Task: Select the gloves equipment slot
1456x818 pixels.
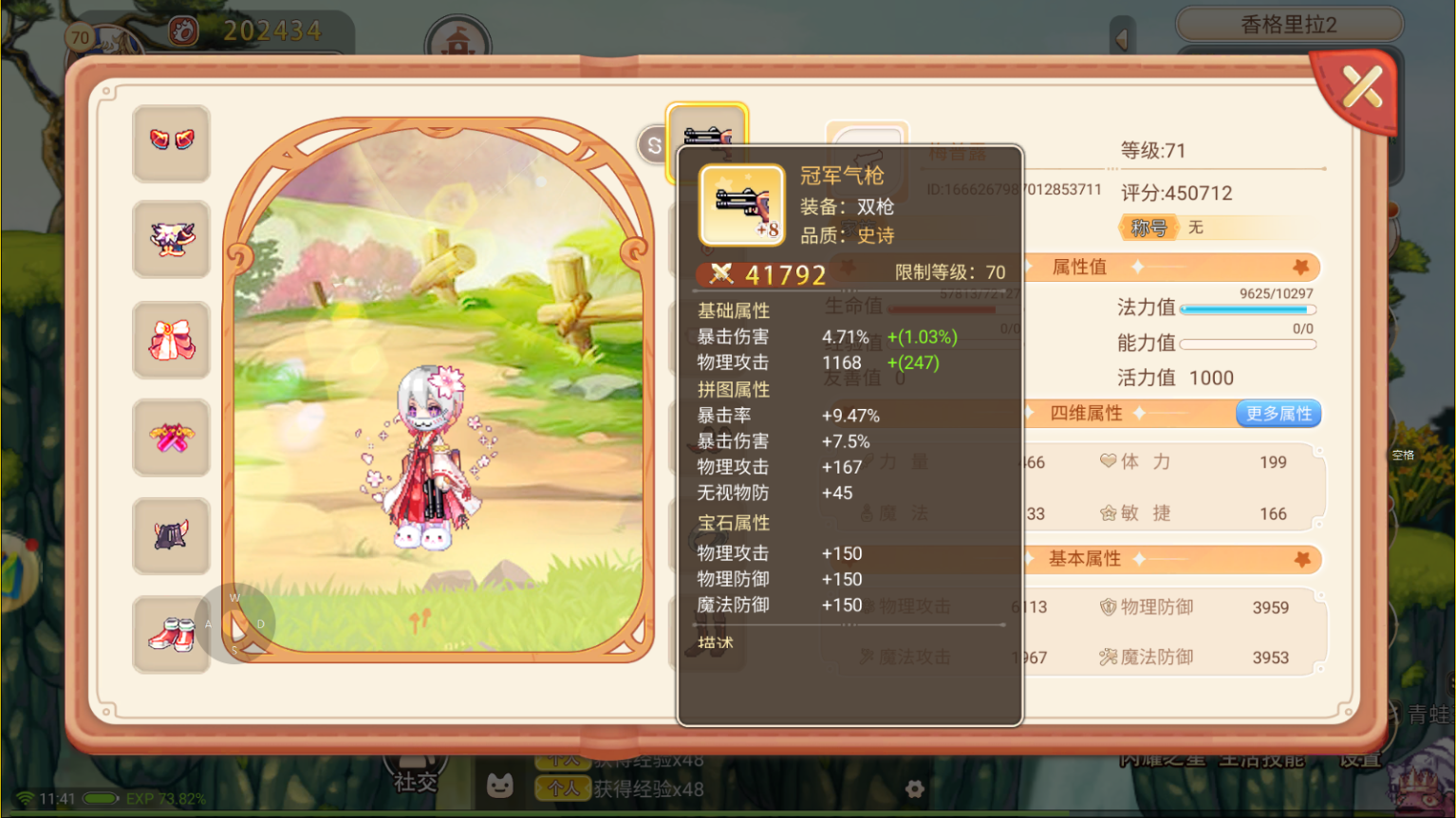Action: (172, 142)
